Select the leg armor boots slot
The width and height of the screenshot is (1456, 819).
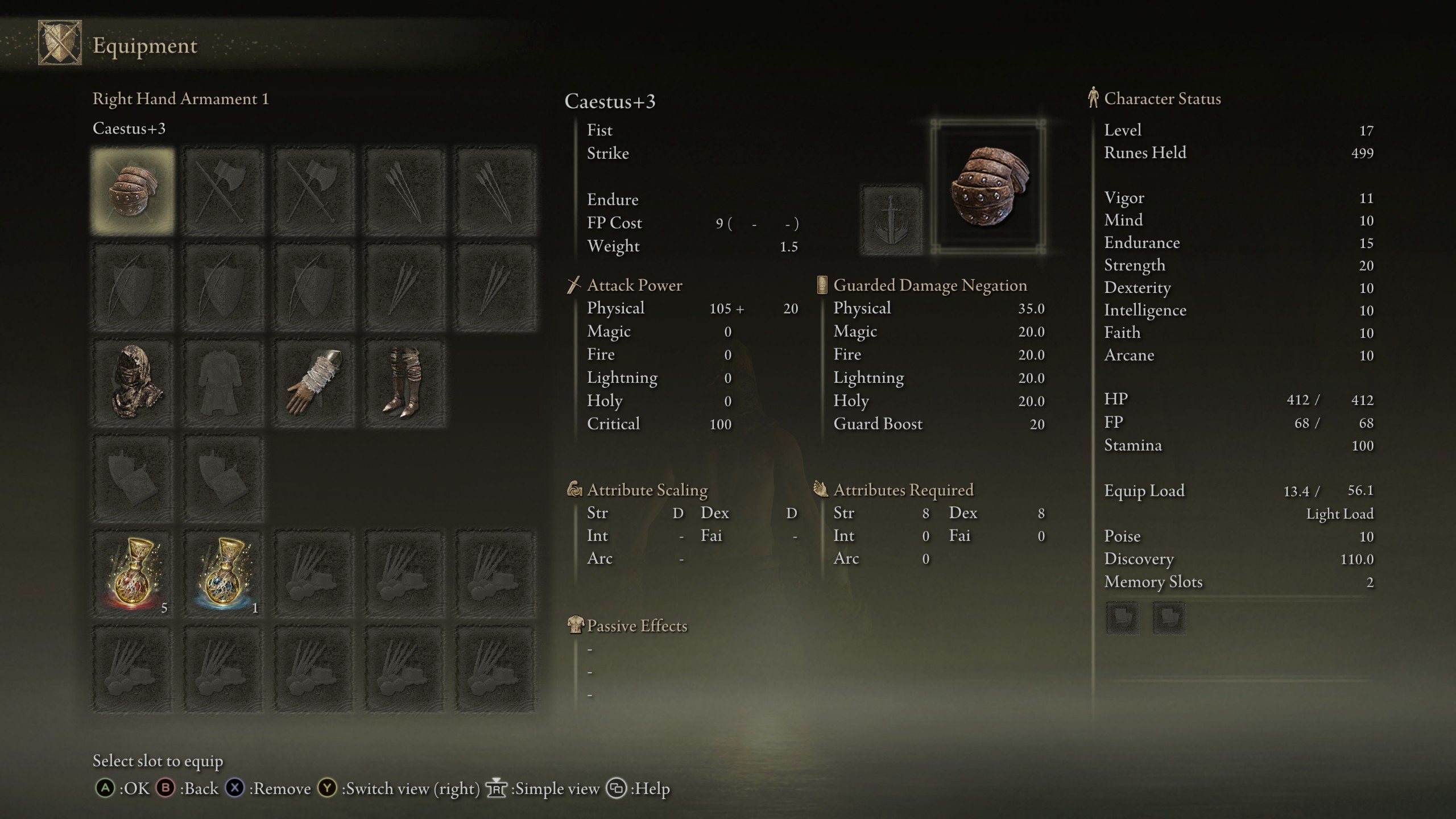pos(404,383)
